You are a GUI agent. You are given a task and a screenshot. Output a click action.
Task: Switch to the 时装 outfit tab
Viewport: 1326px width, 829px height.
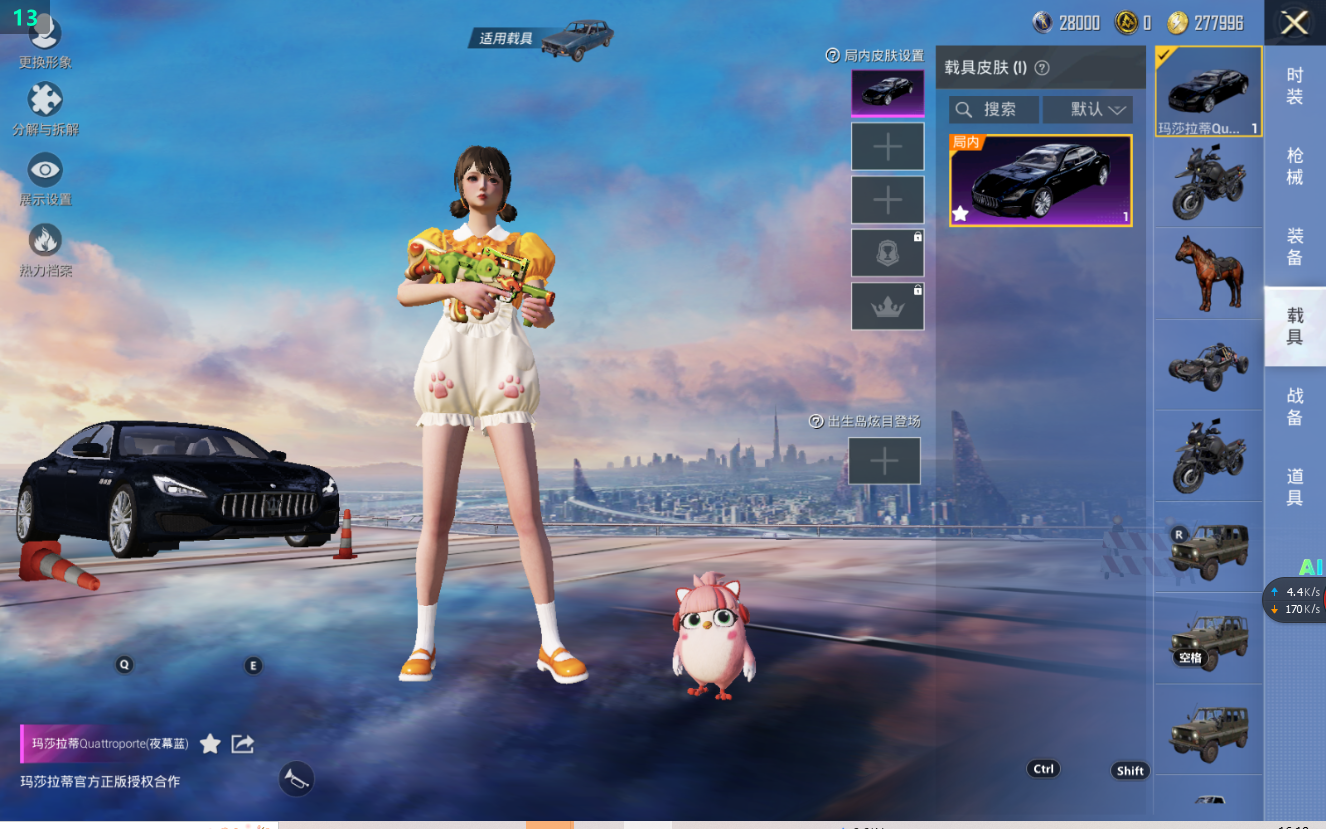(1294, 85)
